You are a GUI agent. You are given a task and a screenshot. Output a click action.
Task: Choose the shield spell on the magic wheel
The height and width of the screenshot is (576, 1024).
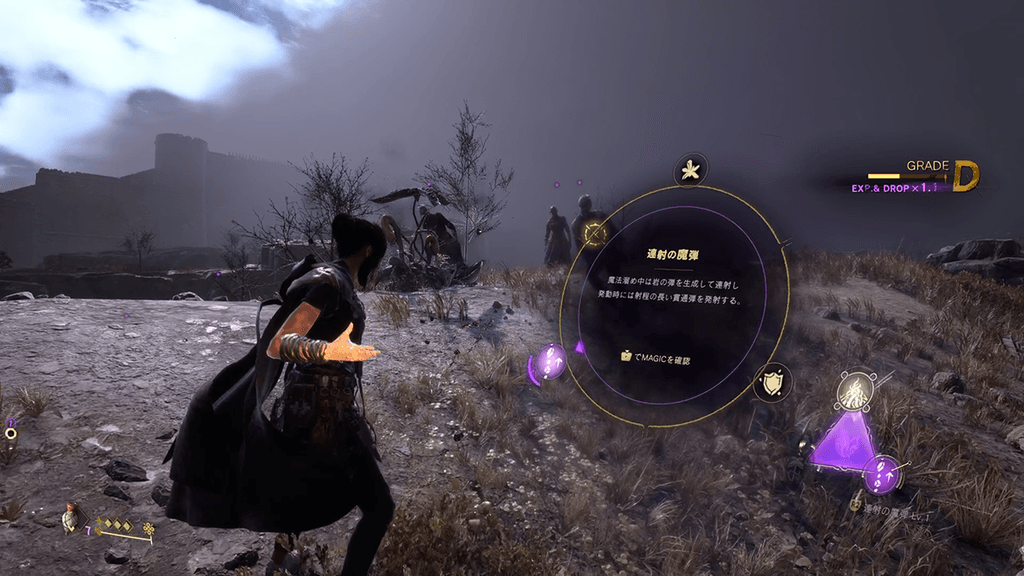772,383
